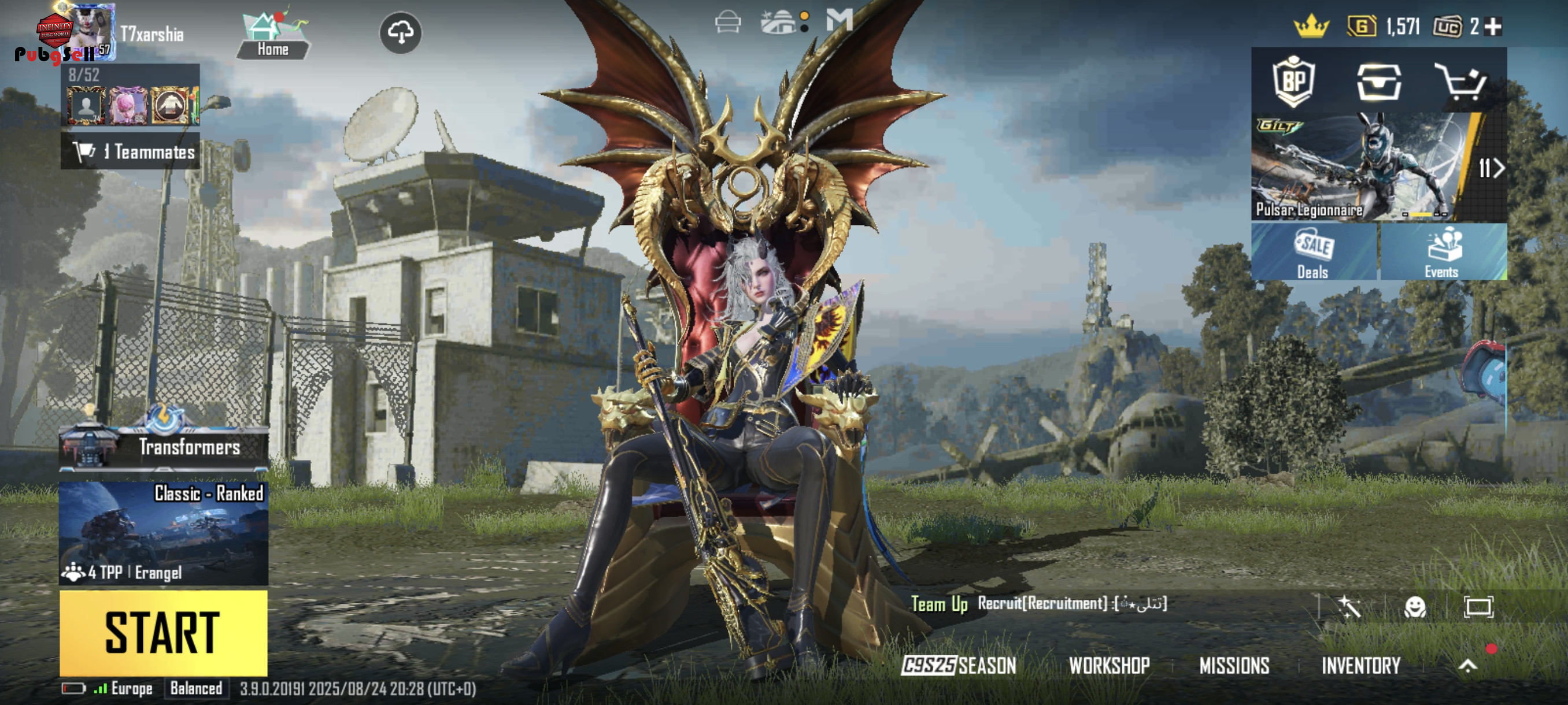The width and height of the screenshot is (1568, 705).
Task: Open the Classic - Ranked mode selector
Action: click(163, 533)
